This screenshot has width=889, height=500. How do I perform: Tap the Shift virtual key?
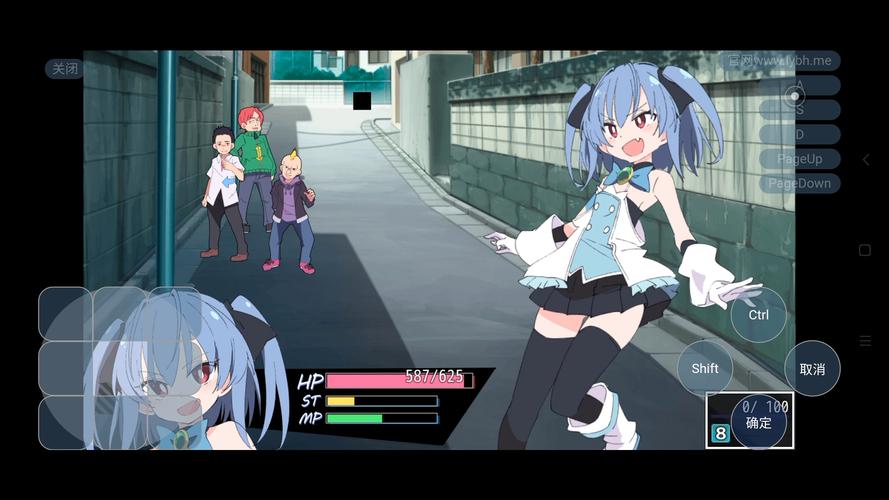pos(705,368)
